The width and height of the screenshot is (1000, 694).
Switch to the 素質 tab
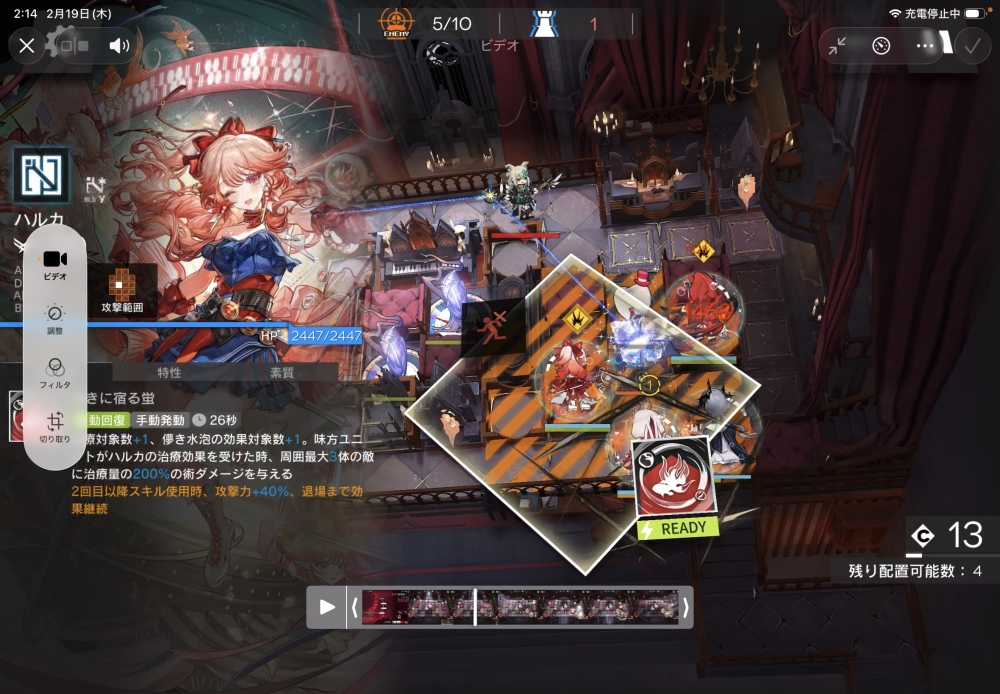coord(282,372)
